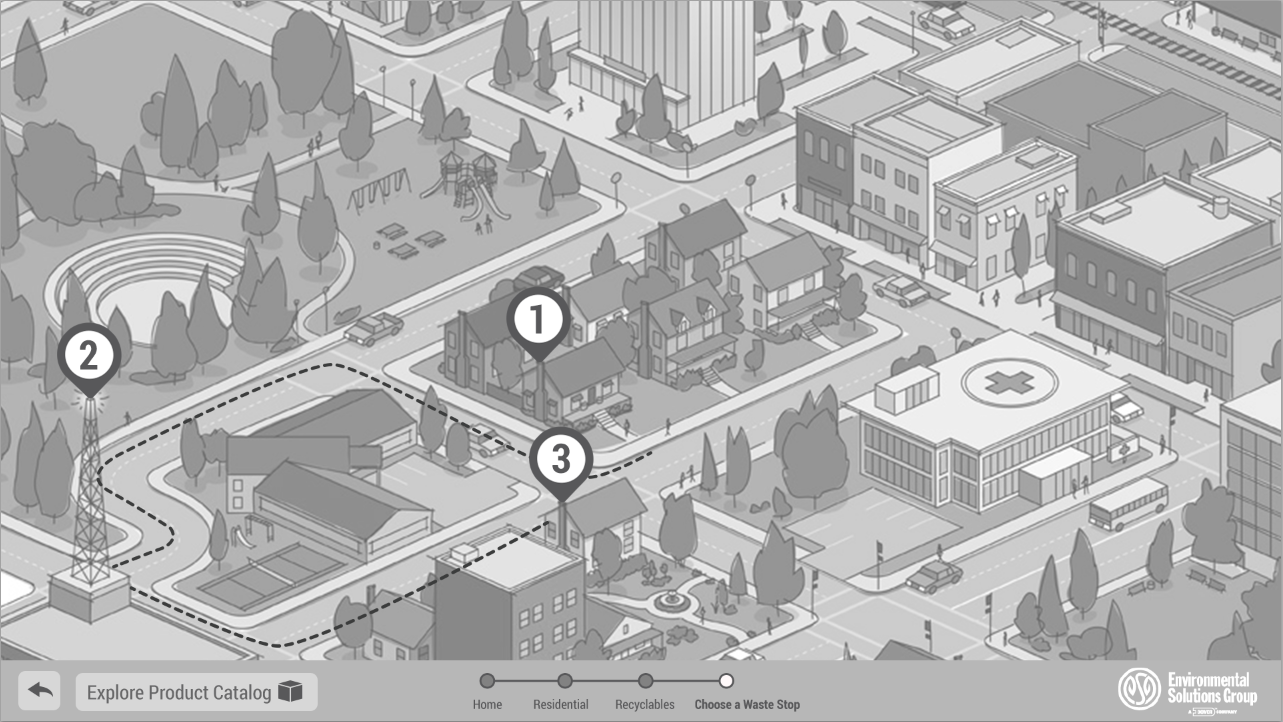
Task: Click the Environmental Solutions Group logo
Action: [1187, 690]
